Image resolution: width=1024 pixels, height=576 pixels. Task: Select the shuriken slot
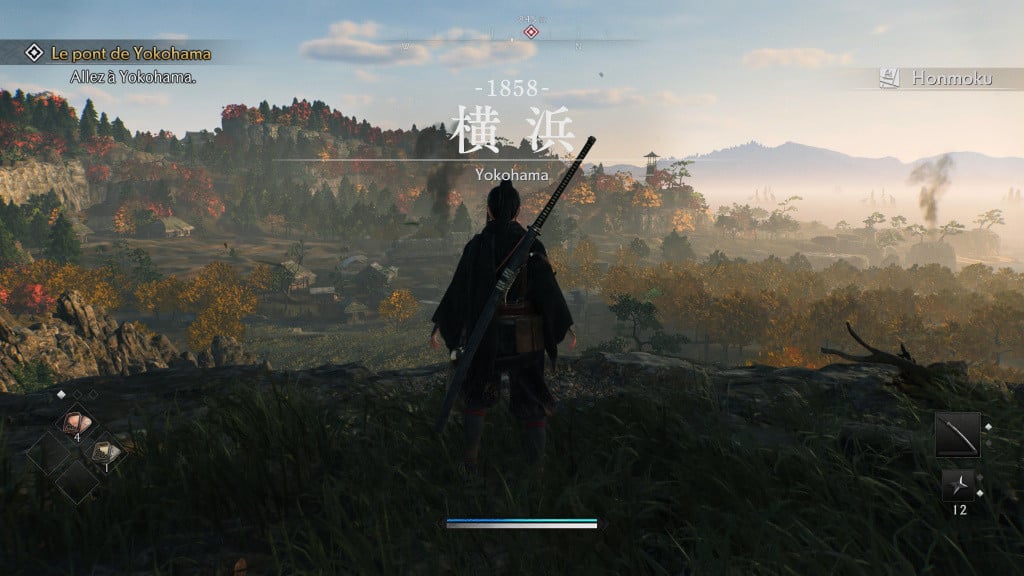pos(958,485)
